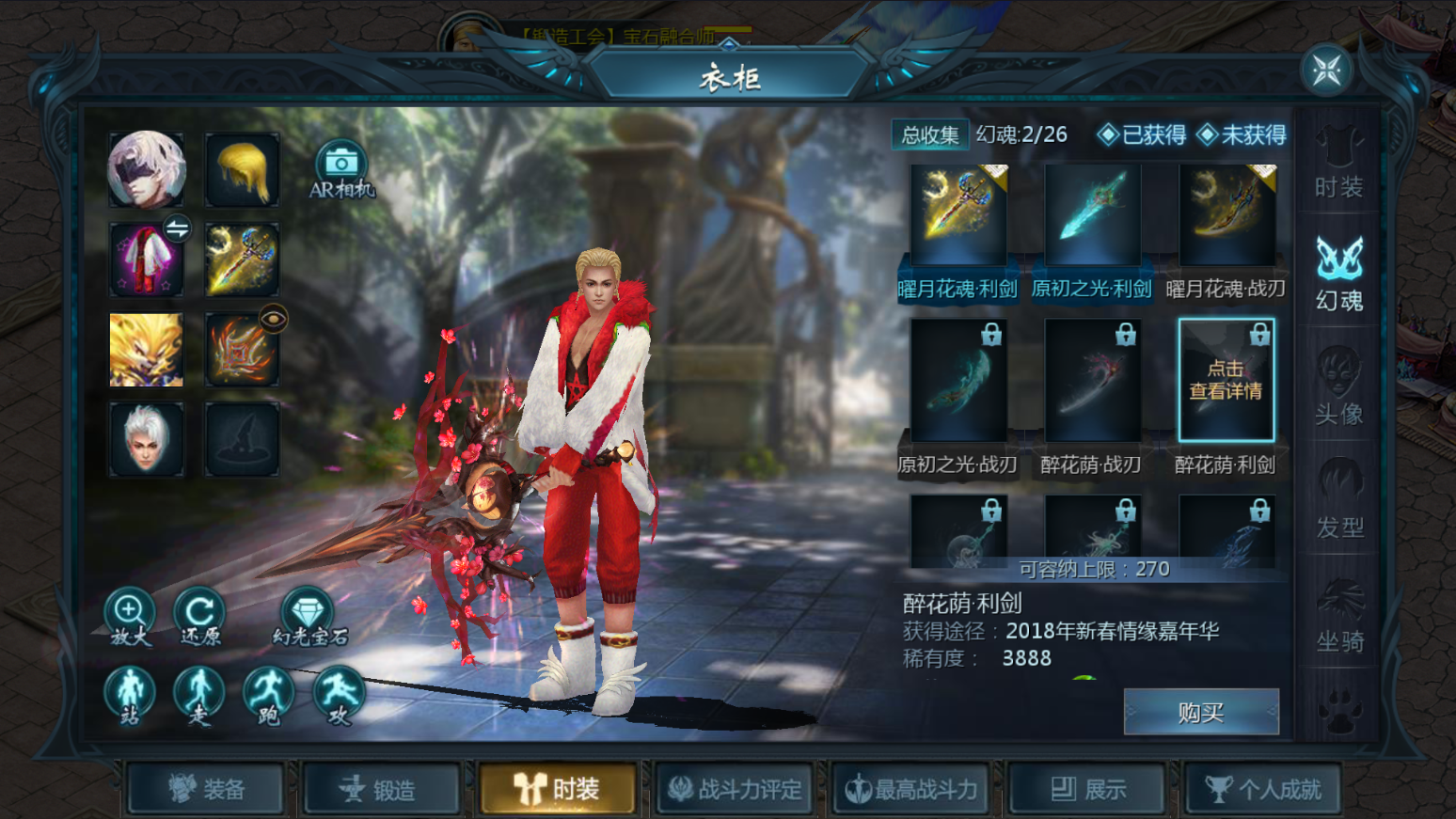This screenshot has height=819, width=1456.
Task: Toggle the 已获得 obtained filter
Action: pyautogui.click(x=1142, y=135)
